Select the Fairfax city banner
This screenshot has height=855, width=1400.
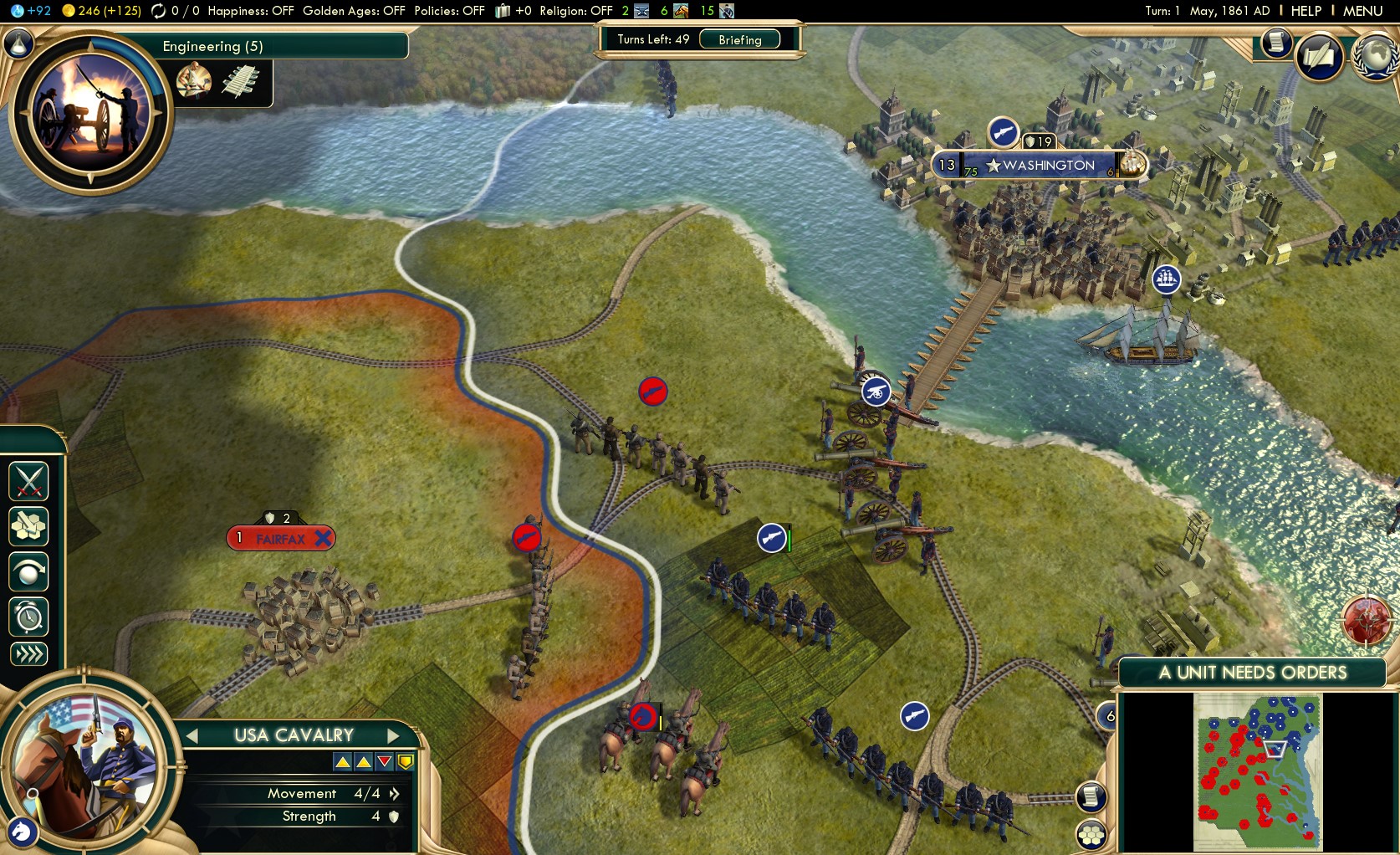tap(280, 539)
